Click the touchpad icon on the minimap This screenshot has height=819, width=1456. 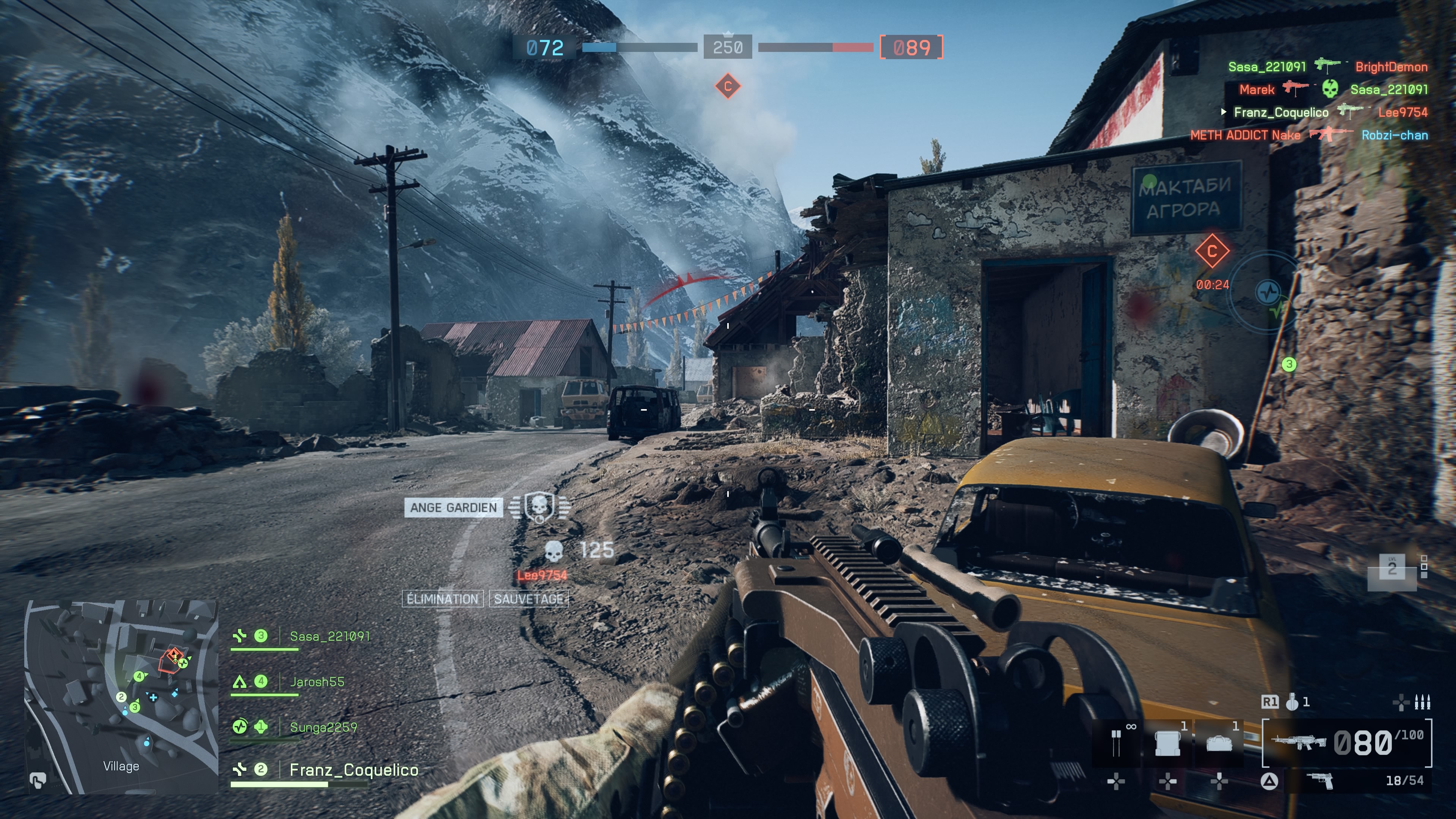[37, 781]
